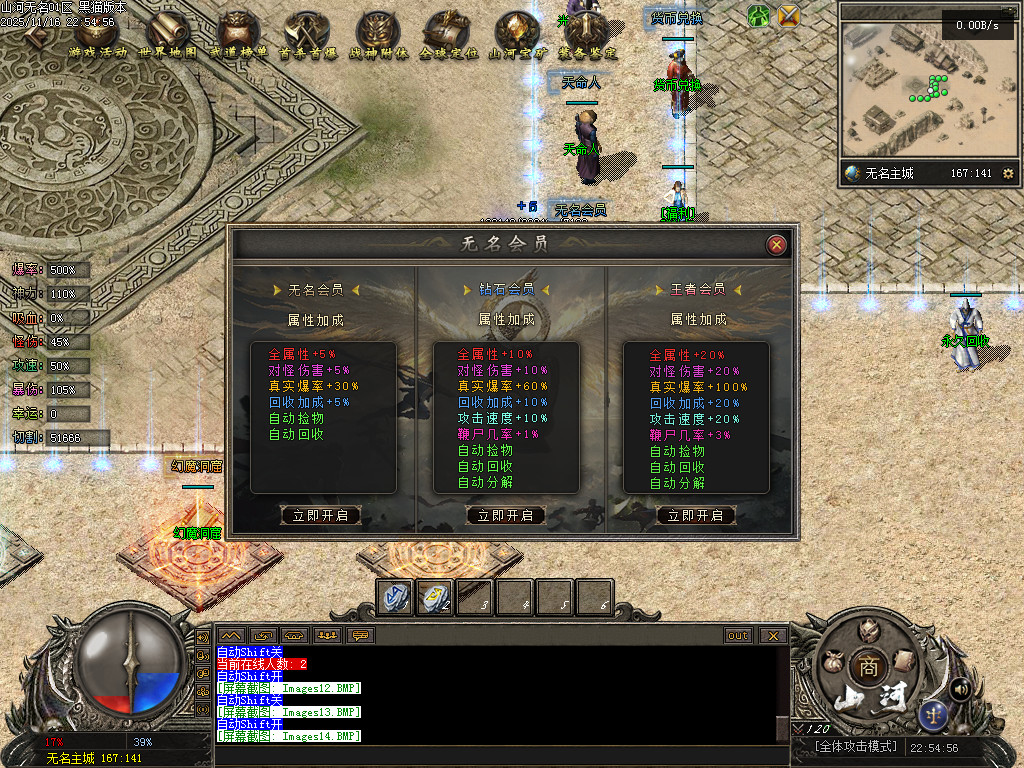Screen dimensions: 1024x768
Task: Activate the 钻石会员 tier with 立即开启
Action: pos(506,516)
